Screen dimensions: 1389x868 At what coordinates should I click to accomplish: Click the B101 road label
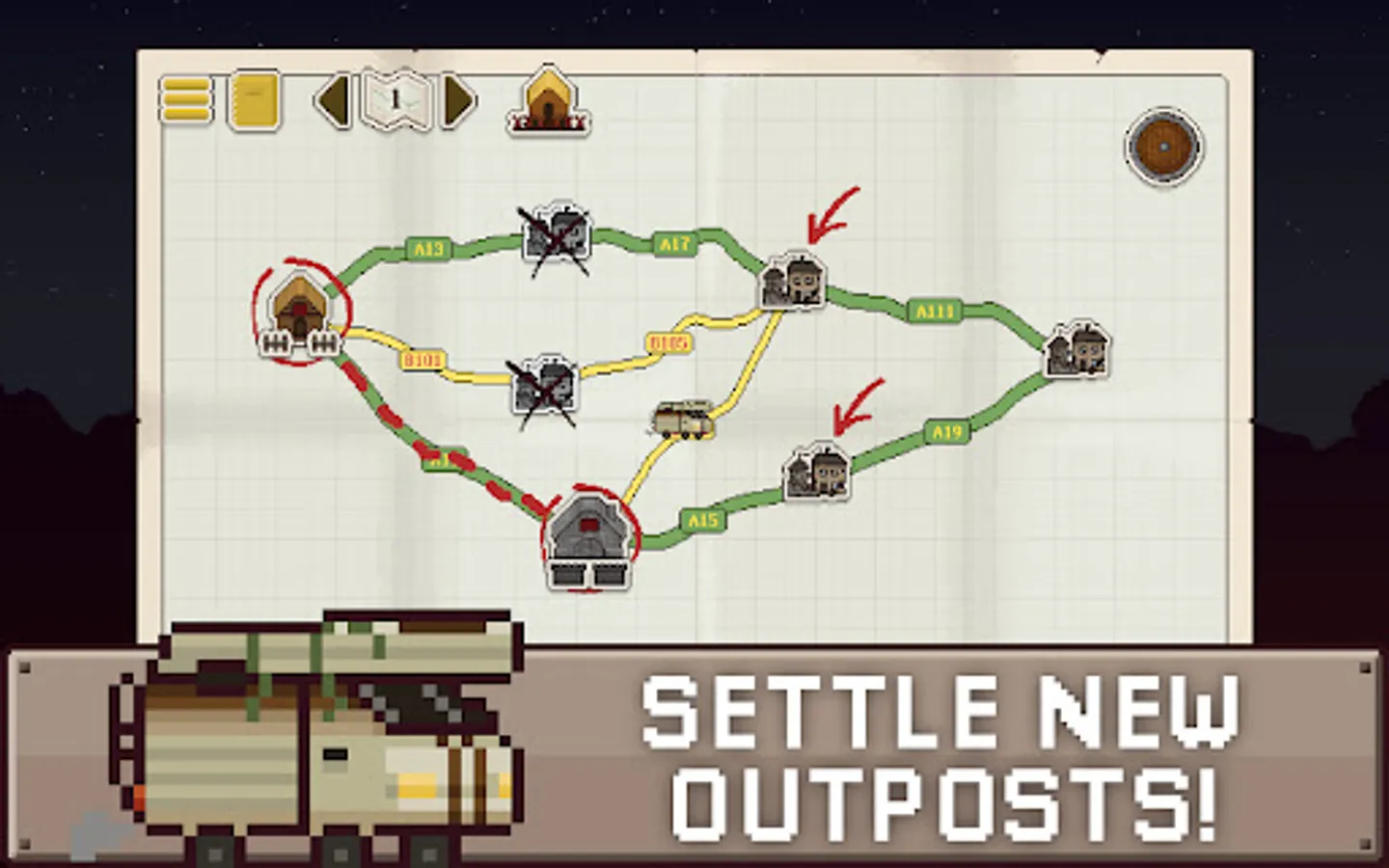pyautogui.click(x=422, y=357)
